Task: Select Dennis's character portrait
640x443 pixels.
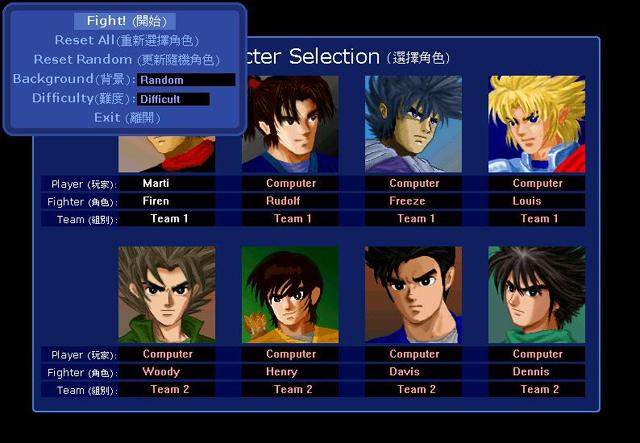Action: point(537,295)
